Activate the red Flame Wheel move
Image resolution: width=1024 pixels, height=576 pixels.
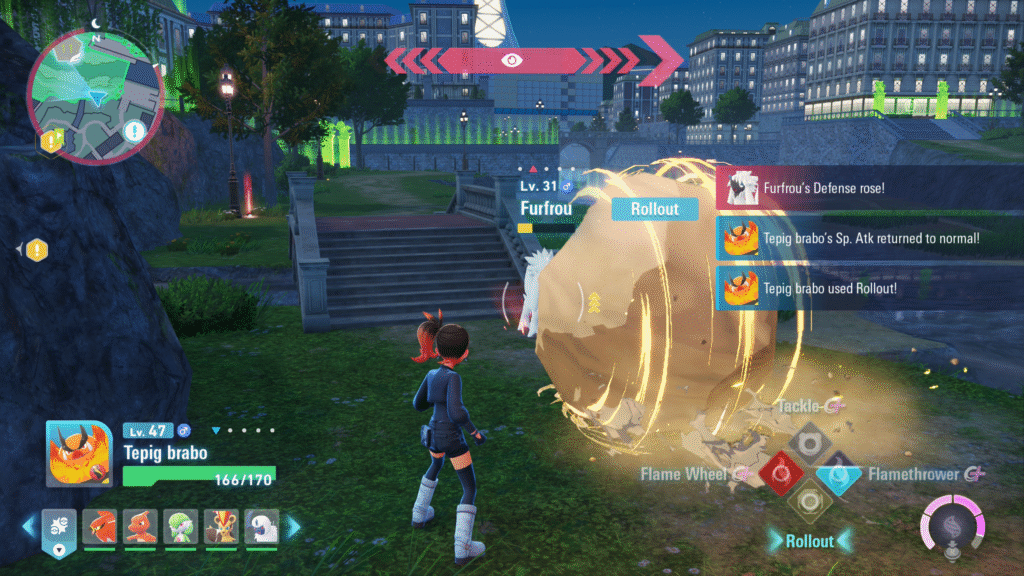780,472
